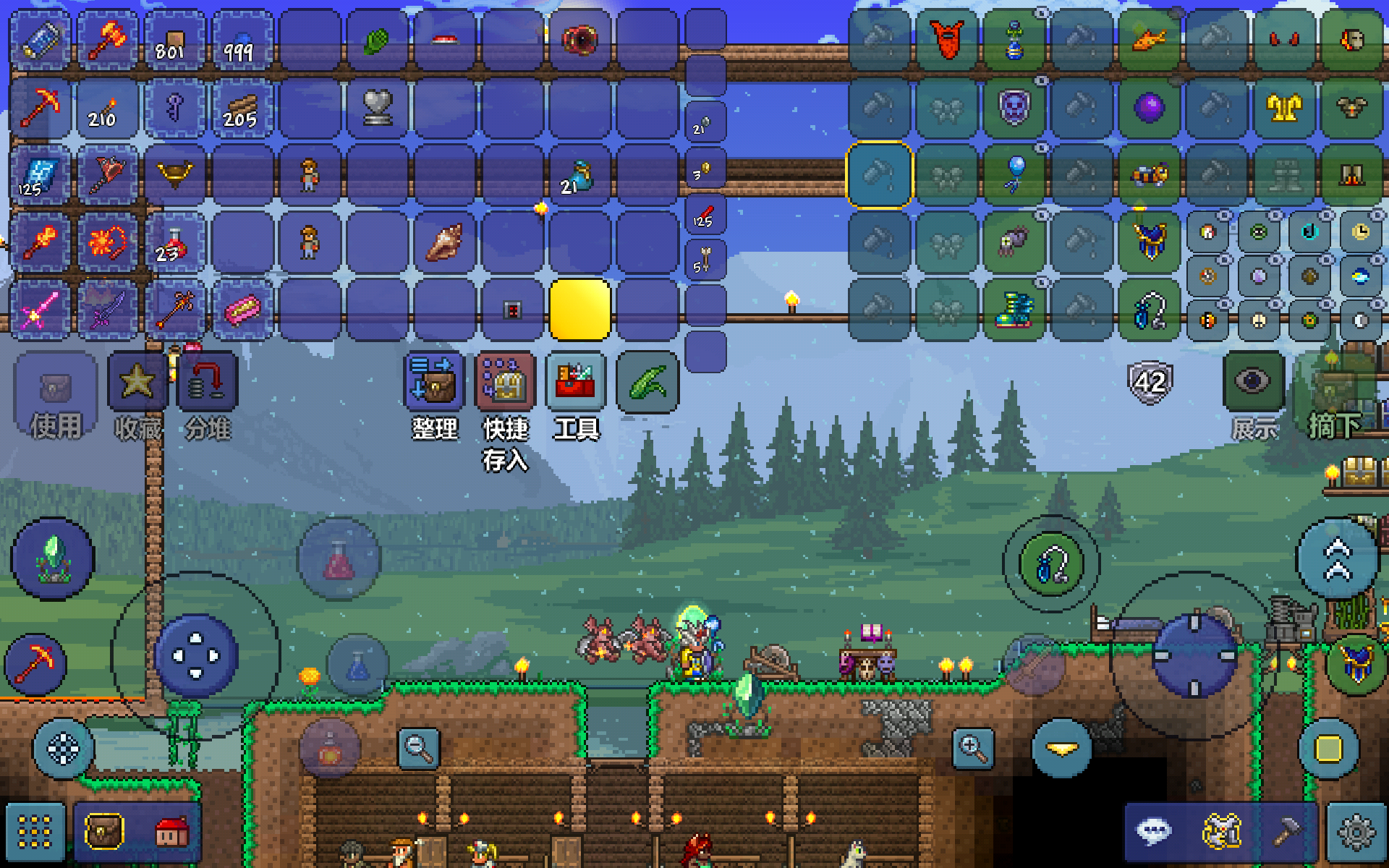The image size is (1389, 868).
Task: Select the seashell item in inventory
Action: click(444, 242)
